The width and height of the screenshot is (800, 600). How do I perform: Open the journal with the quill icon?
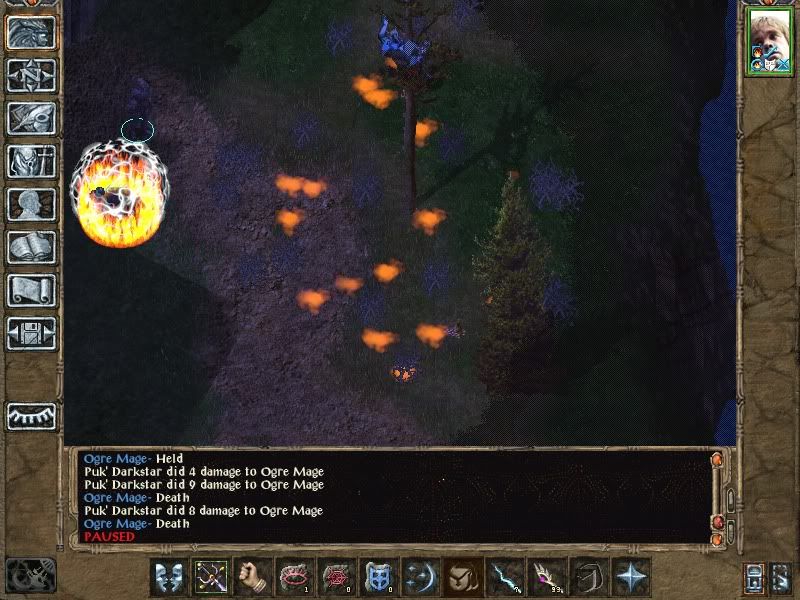[31, 118]
